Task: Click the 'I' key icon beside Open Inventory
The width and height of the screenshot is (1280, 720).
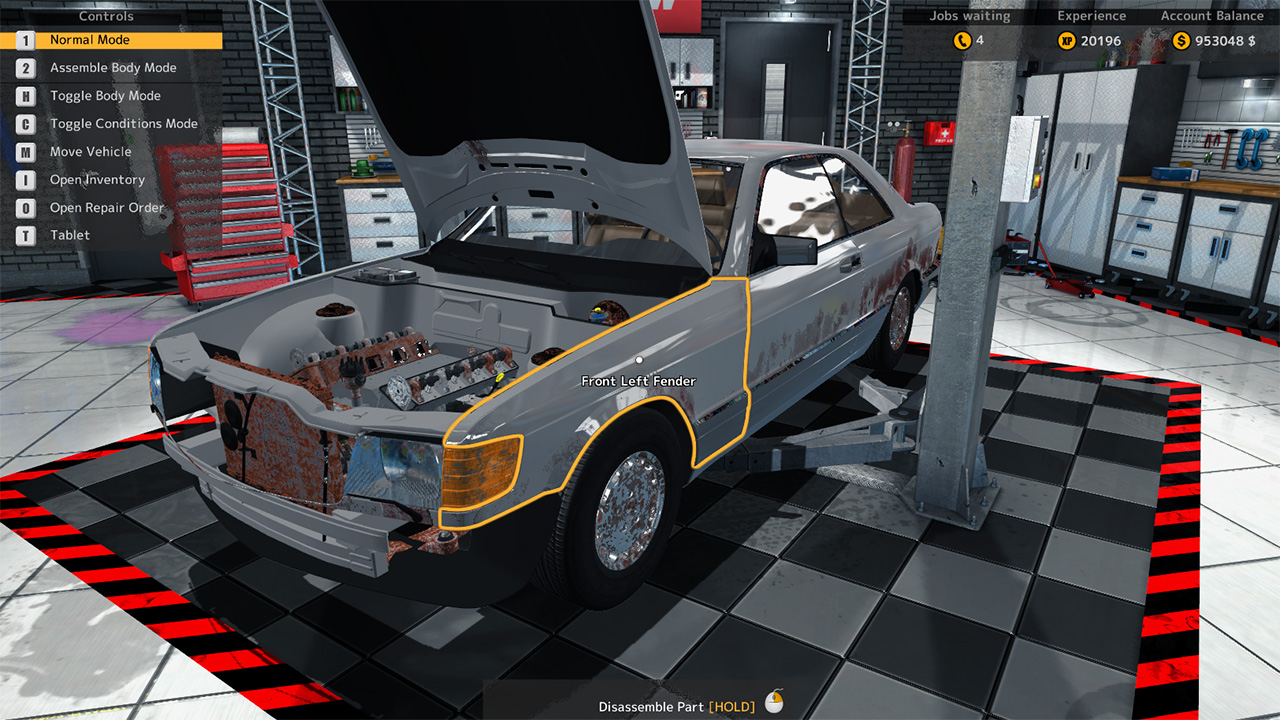Action: [x=23, y=179]
